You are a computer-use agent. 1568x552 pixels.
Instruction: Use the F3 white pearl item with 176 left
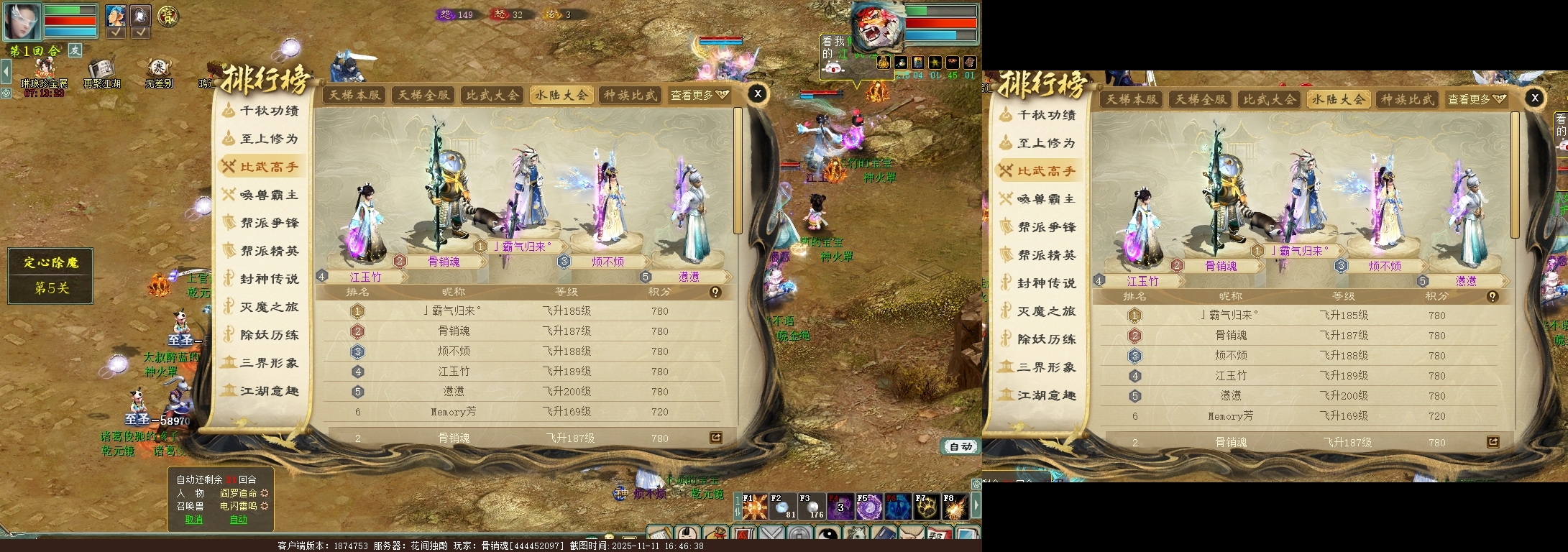pos(812,507)
